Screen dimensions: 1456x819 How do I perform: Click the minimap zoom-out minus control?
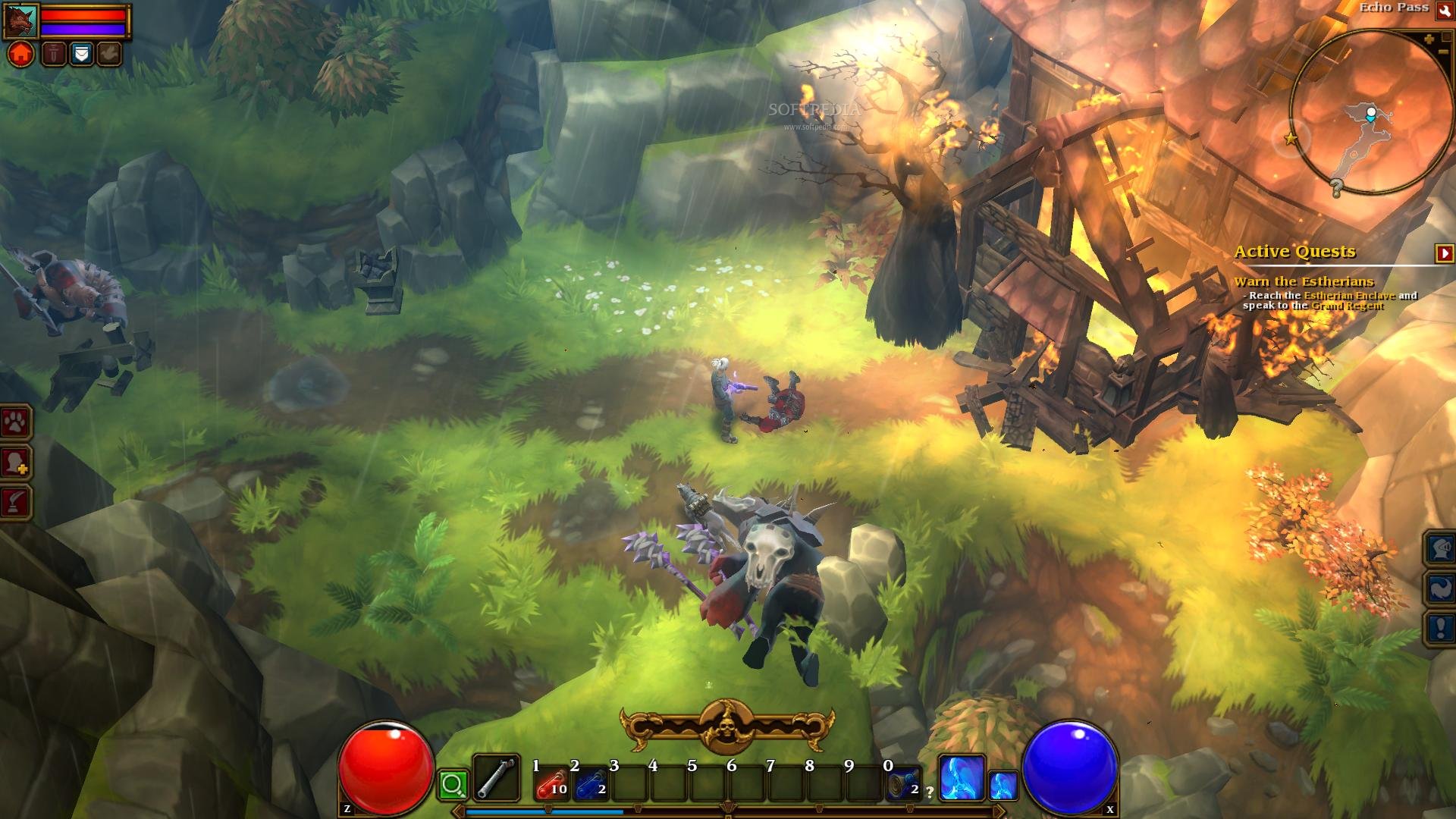pos(1443,52)
